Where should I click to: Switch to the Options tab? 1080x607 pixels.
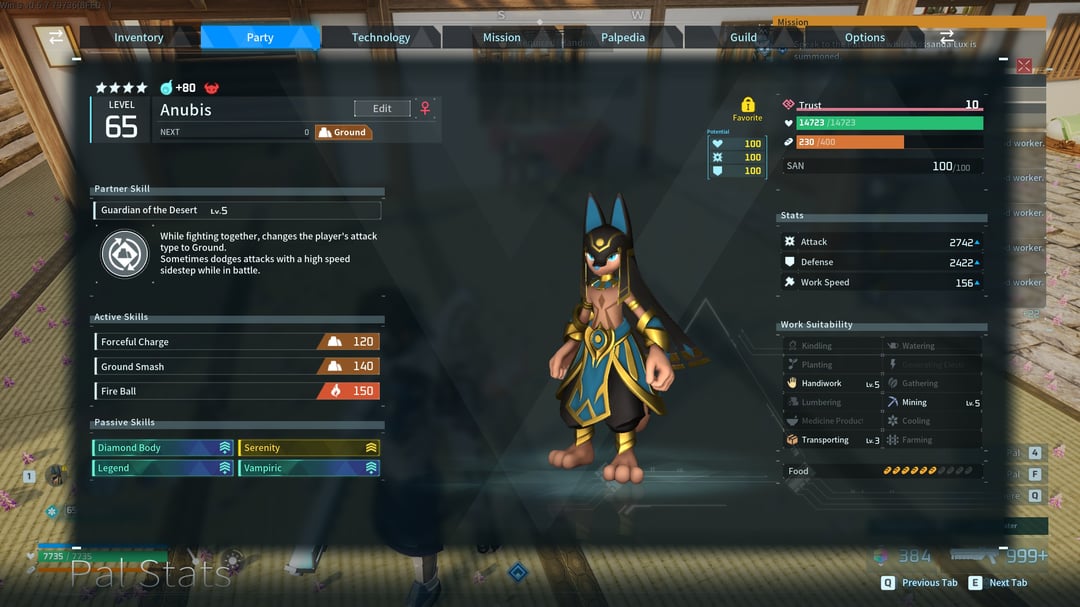865,38
